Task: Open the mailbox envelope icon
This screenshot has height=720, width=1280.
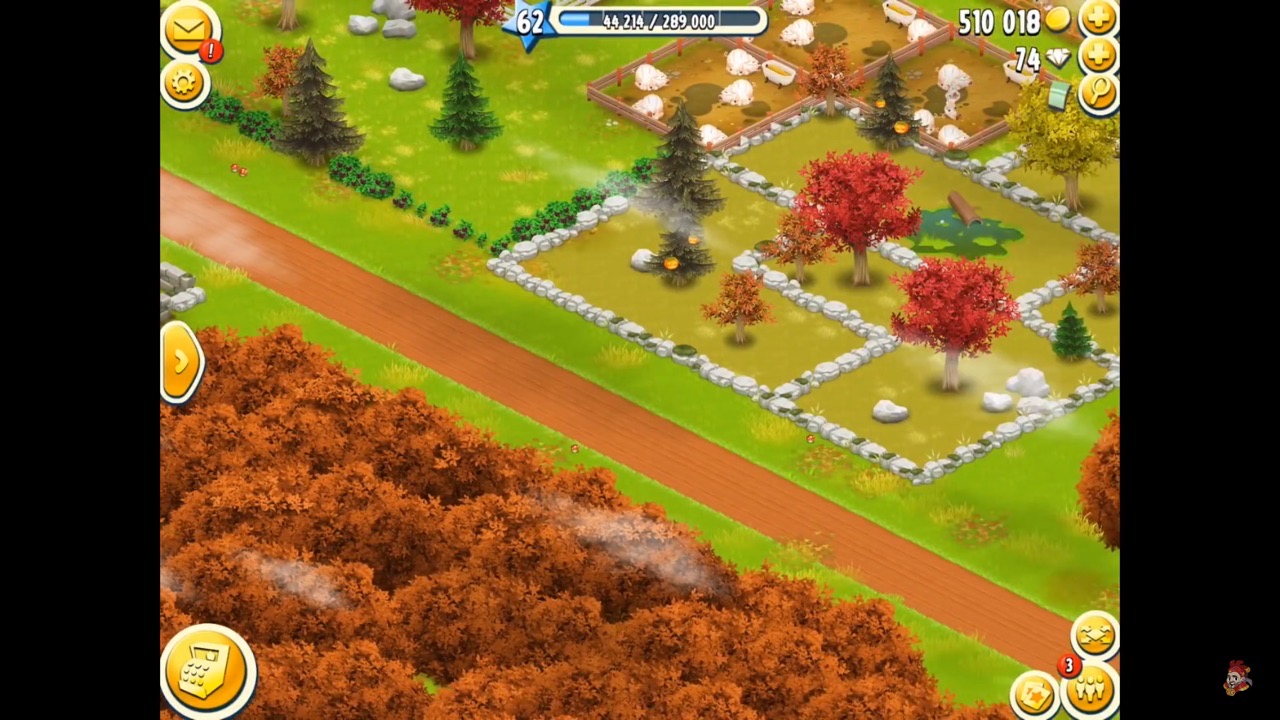Action: click(189, 29)
